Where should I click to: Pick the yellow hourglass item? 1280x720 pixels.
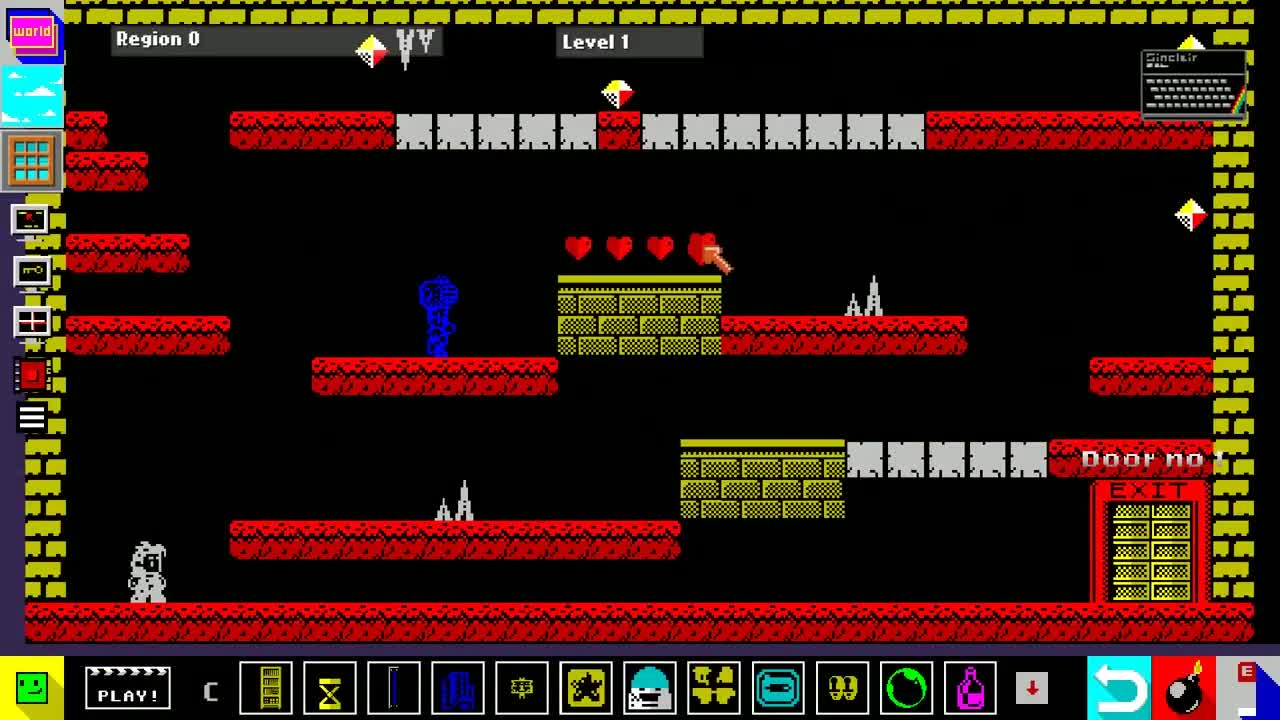point(330,689)
